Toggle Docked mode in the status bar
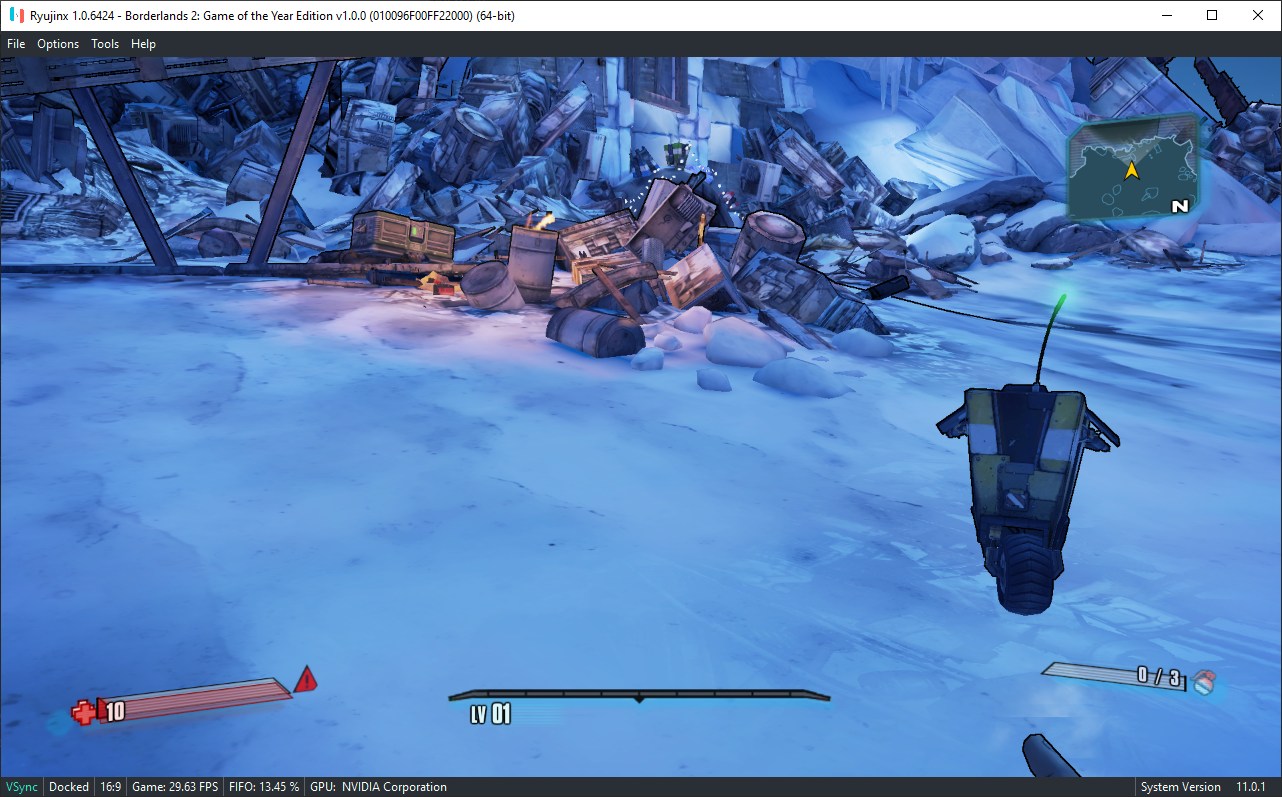This screenshot has width=1282, height=797. coord(68,786)
